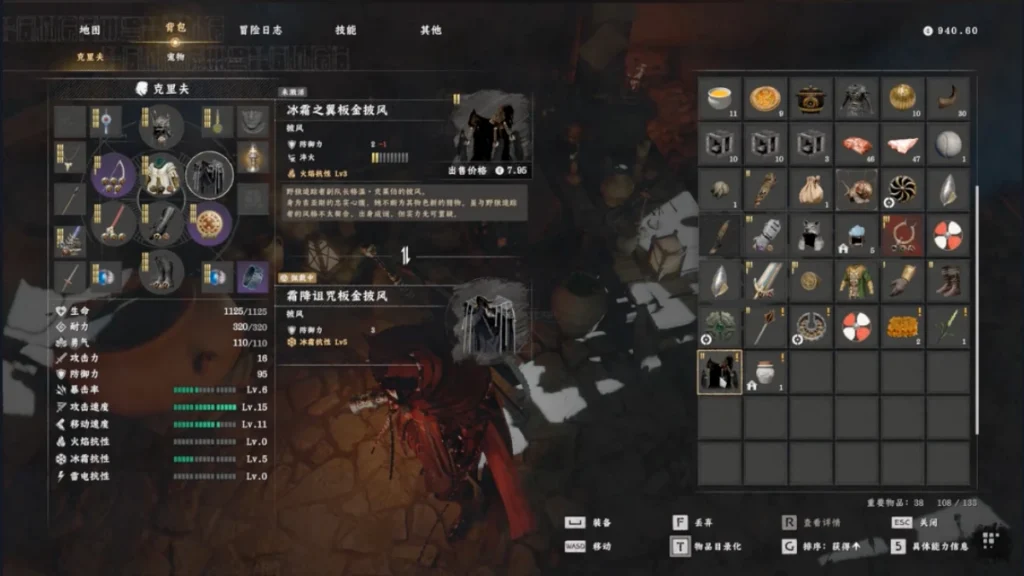Select the soup bowl in inventory

719,98
